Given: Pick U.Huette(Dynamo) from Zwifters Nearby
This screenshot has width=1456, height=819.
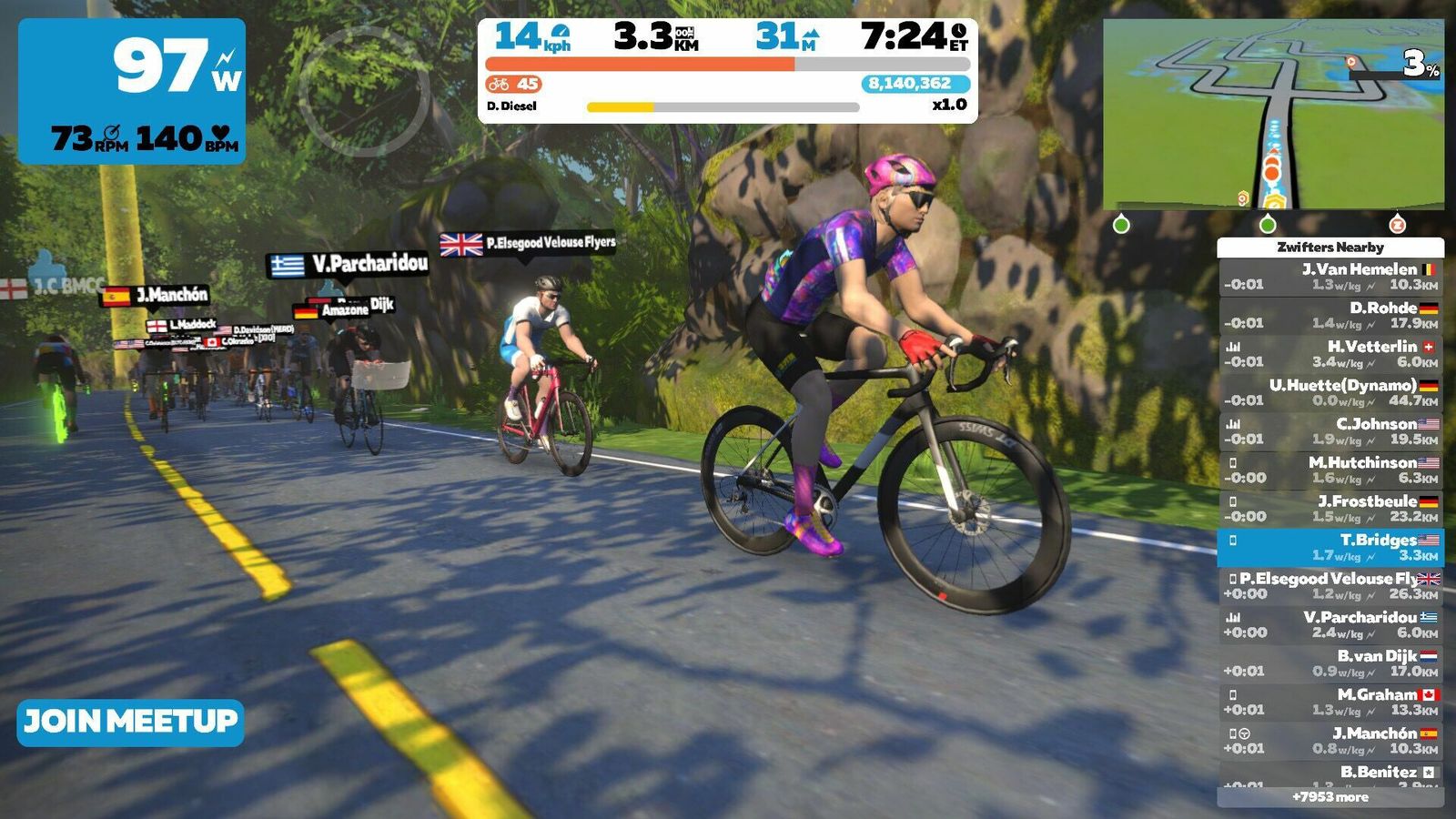Looking at the screenshot, I should (x=1330, y=393).
